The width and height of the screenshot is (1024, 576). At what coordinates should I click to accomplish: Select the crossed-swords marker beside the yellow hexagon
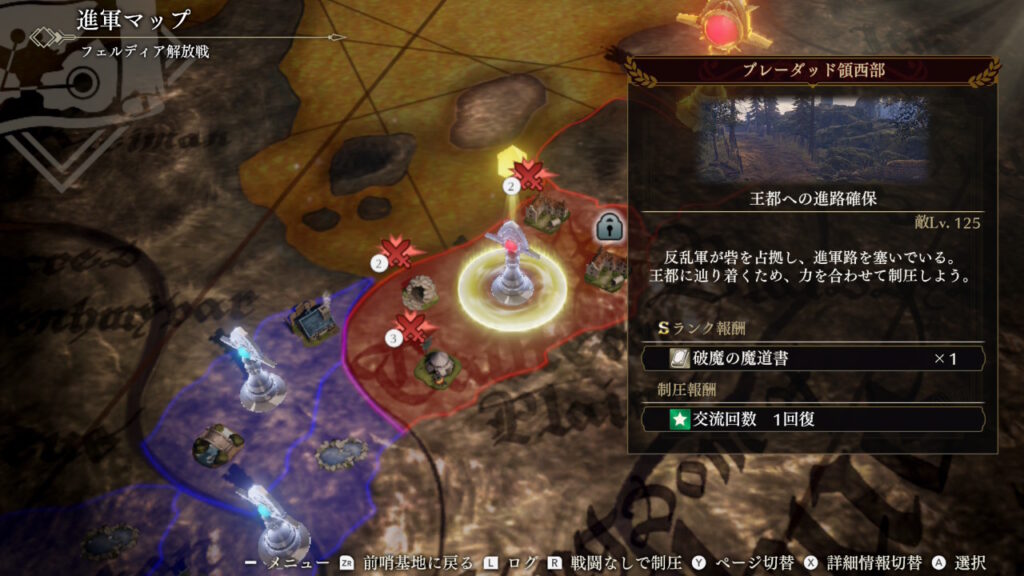(528, 175)
